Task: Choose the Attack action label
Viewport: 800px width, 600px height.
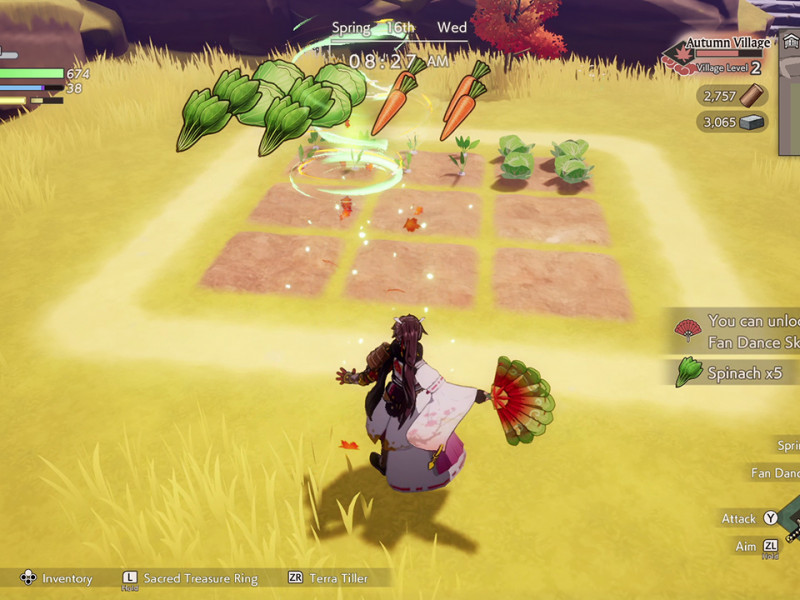Action: [739, 519]
